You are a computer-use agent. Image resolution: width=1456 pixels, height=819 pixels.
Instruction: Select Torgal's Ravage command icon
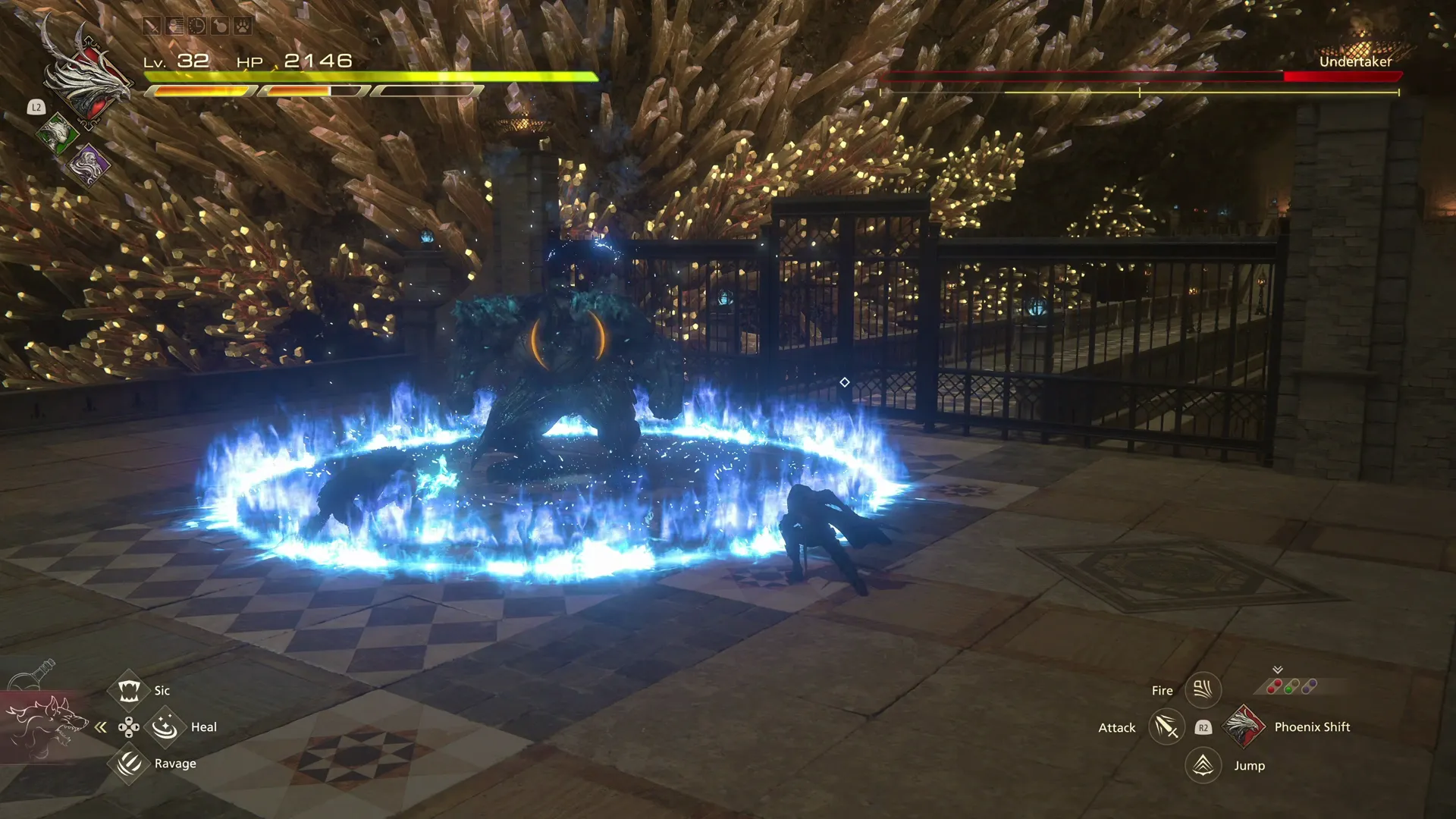[x=127, y=764]
